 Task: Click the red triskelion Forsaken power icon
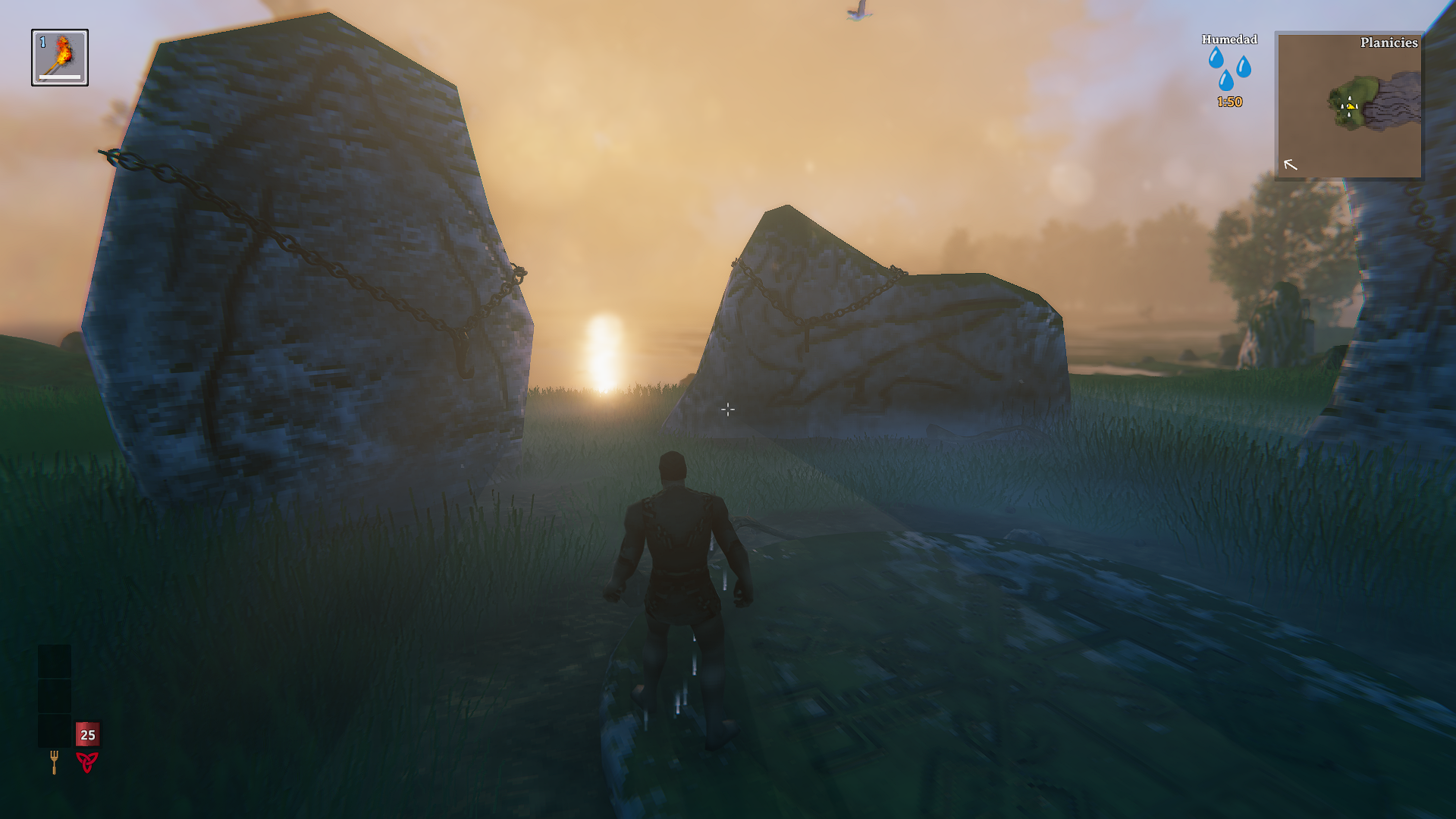[x=87, y=761]
